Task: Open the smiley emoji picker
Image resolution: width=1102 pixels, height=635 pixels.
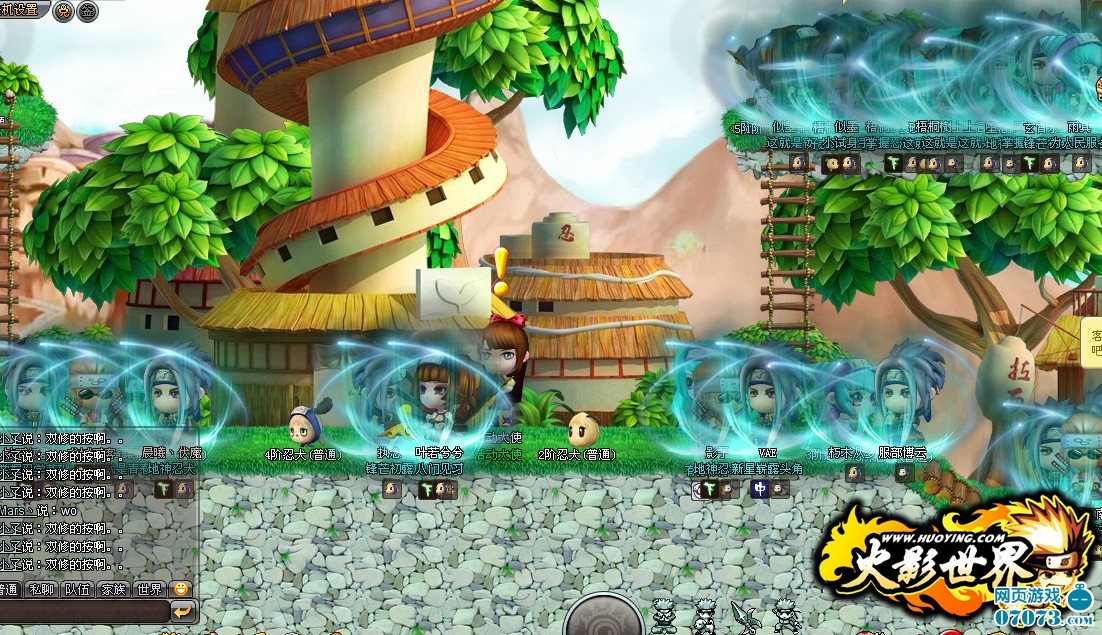Action: point(180,589)
